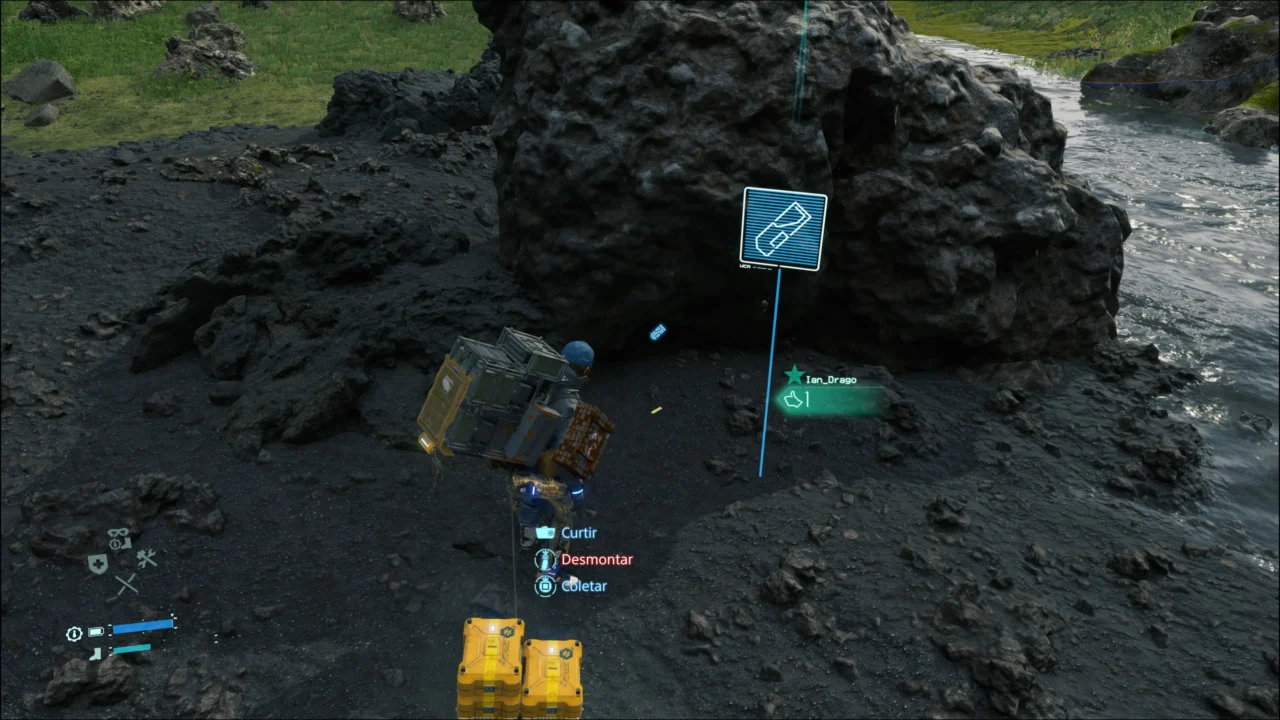Screen dimensions: 1280x720
Task: Click the collect icon next to Coletar
Action: pyautogui.click(x=546, y=586)
